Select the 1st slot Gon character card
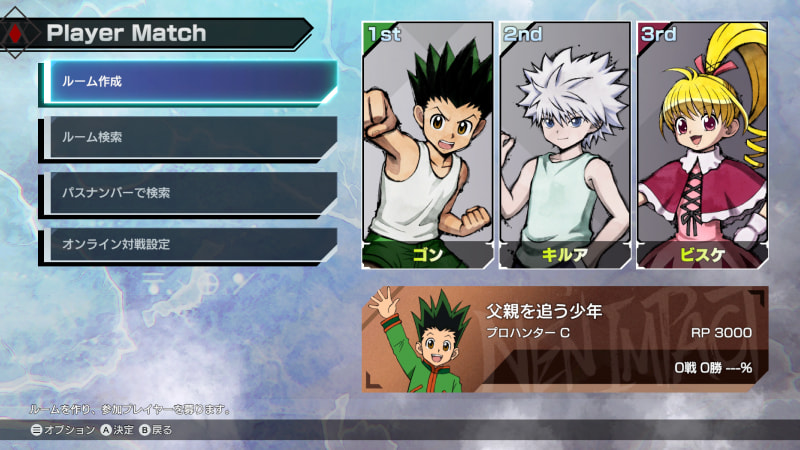The image size is (800, 450). (x=428, y=145)
